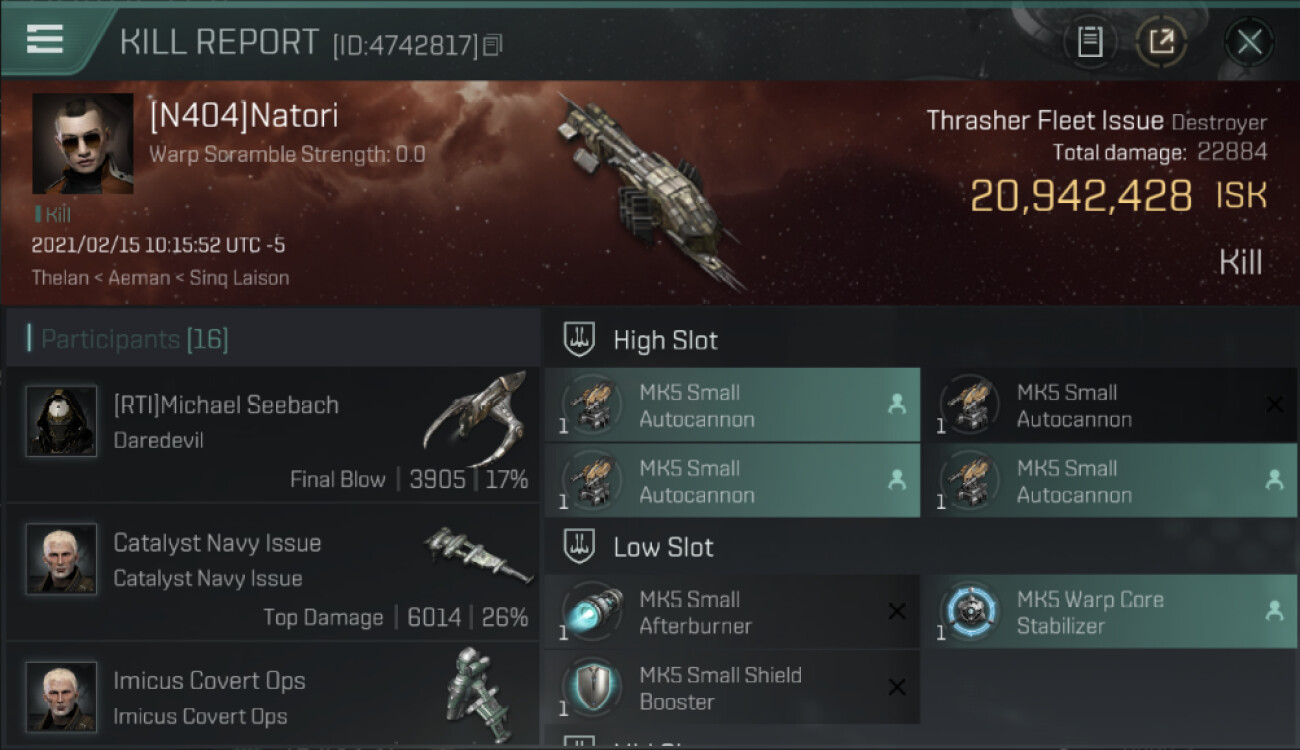Inspect the Thrasher Fleet Issue ship image
Image resolution: width=1300 pixels, height=750 pixels.
coord(650,190)
